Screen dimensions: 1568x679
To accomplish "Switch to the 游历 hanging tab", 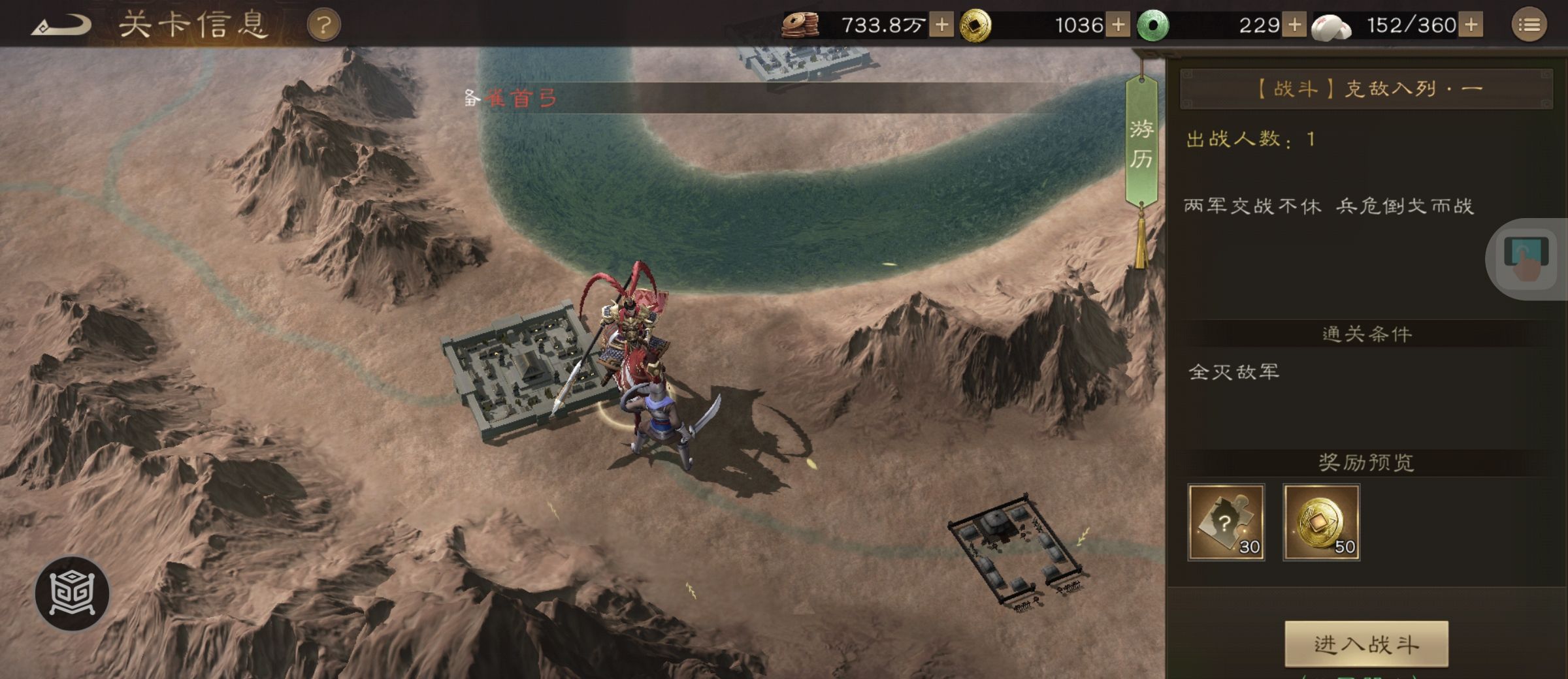I will [x=1141, y=144].
